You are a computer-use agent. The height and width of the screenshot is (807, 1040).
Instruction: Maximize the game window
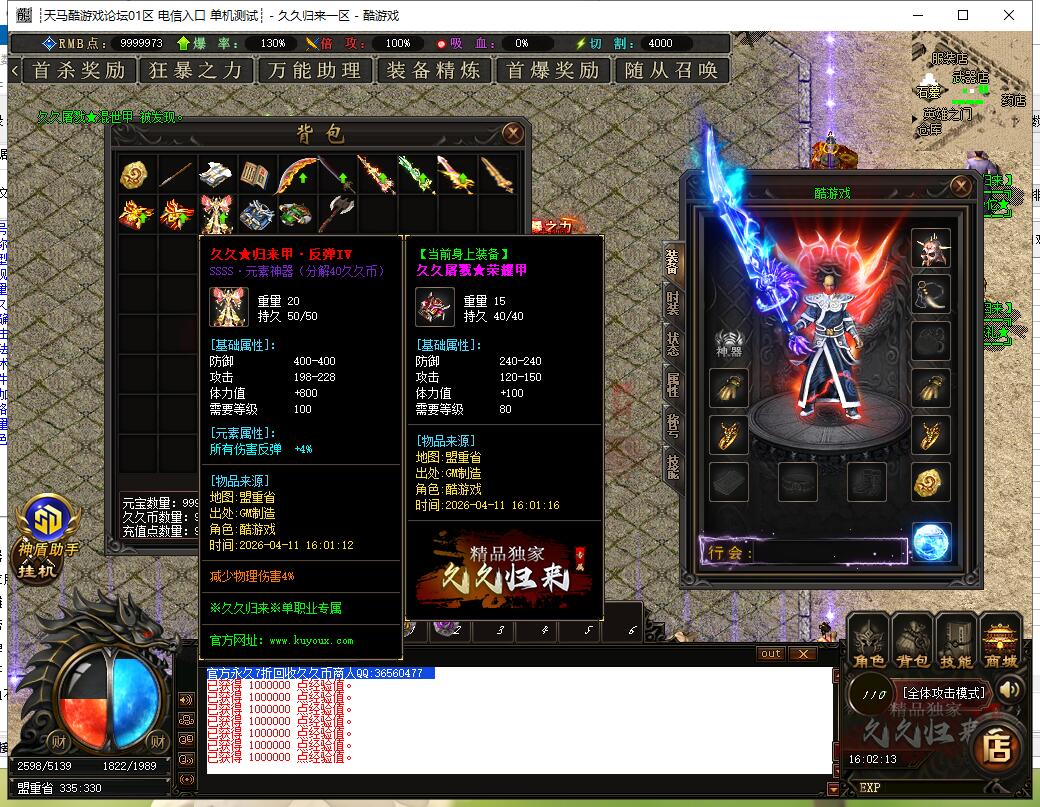[963, 15]
